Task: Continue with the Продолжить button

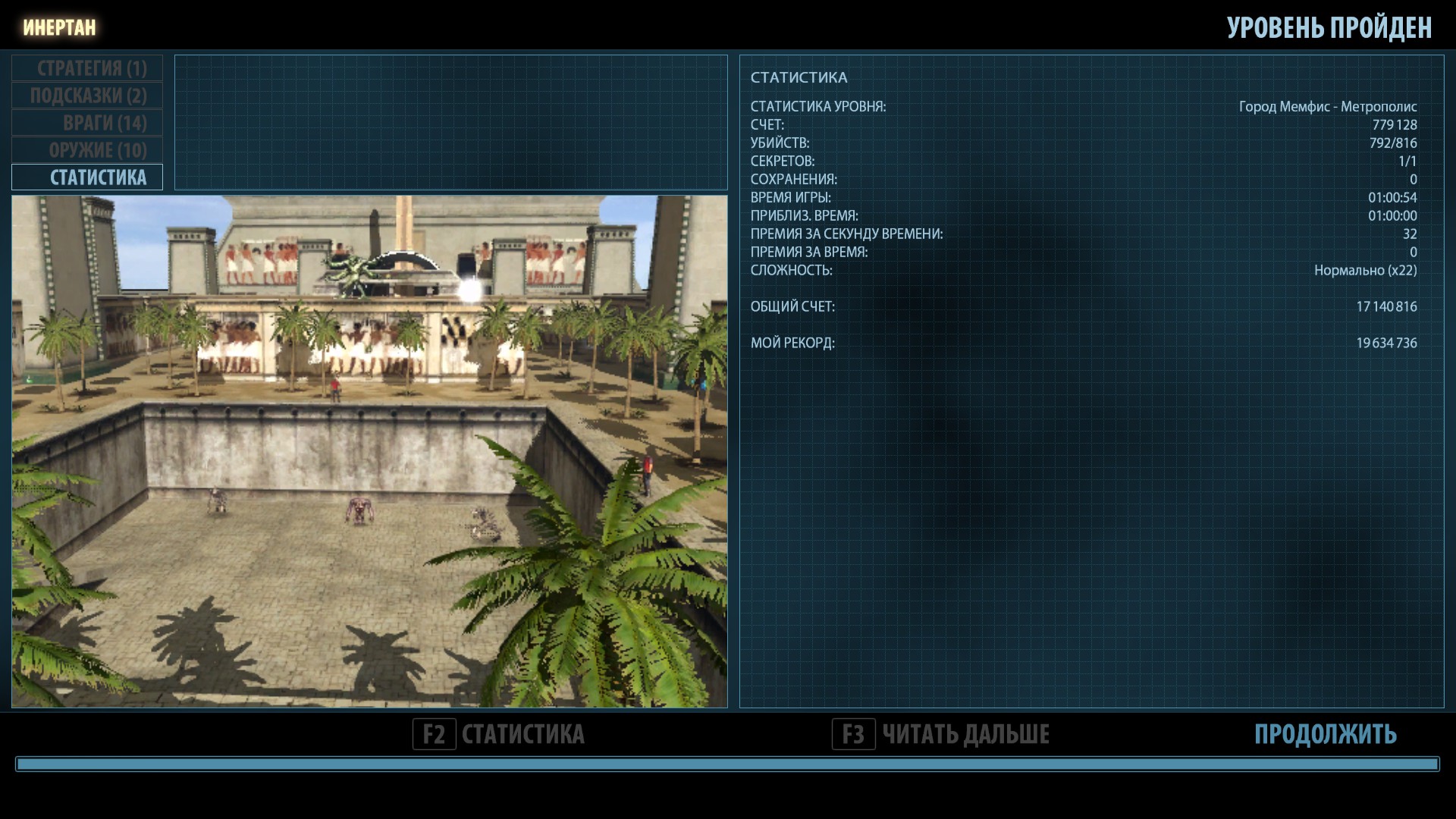Action: coord(1325,734)
